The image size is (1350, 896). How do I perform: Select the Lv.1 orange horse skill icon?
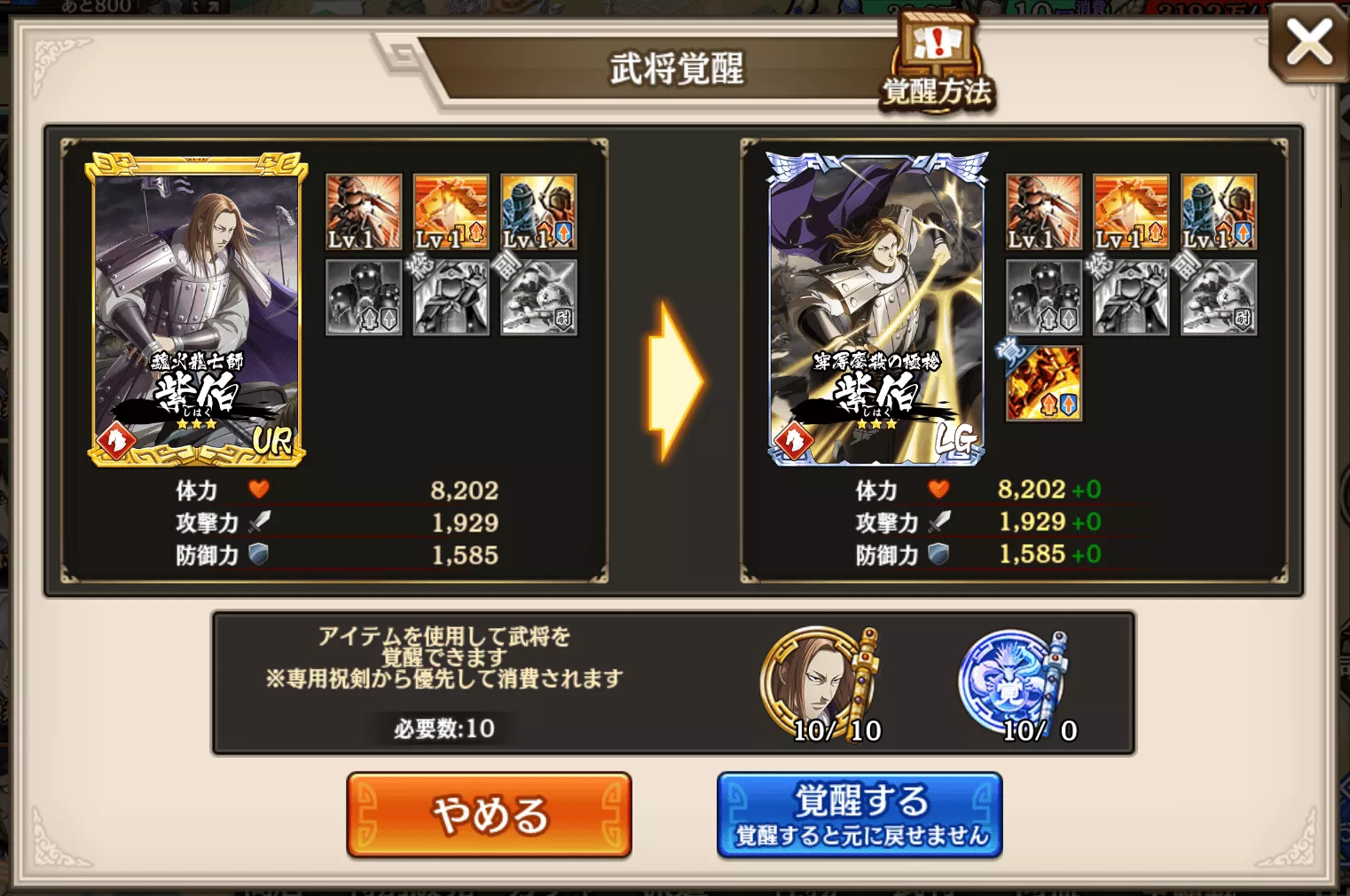[450, 213]
